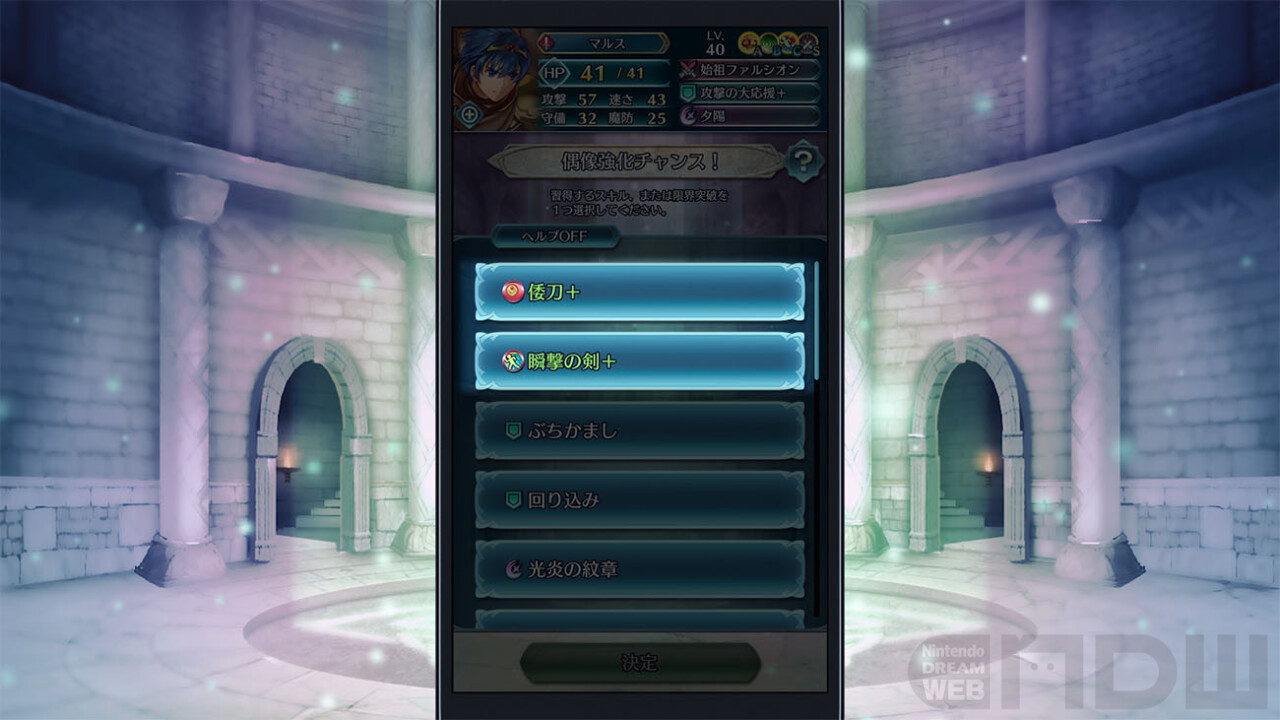Viewport: 1280px width, 720px height.
Task: Show details for 始祖ファルシオン weapon
Action: pos(750,70)
